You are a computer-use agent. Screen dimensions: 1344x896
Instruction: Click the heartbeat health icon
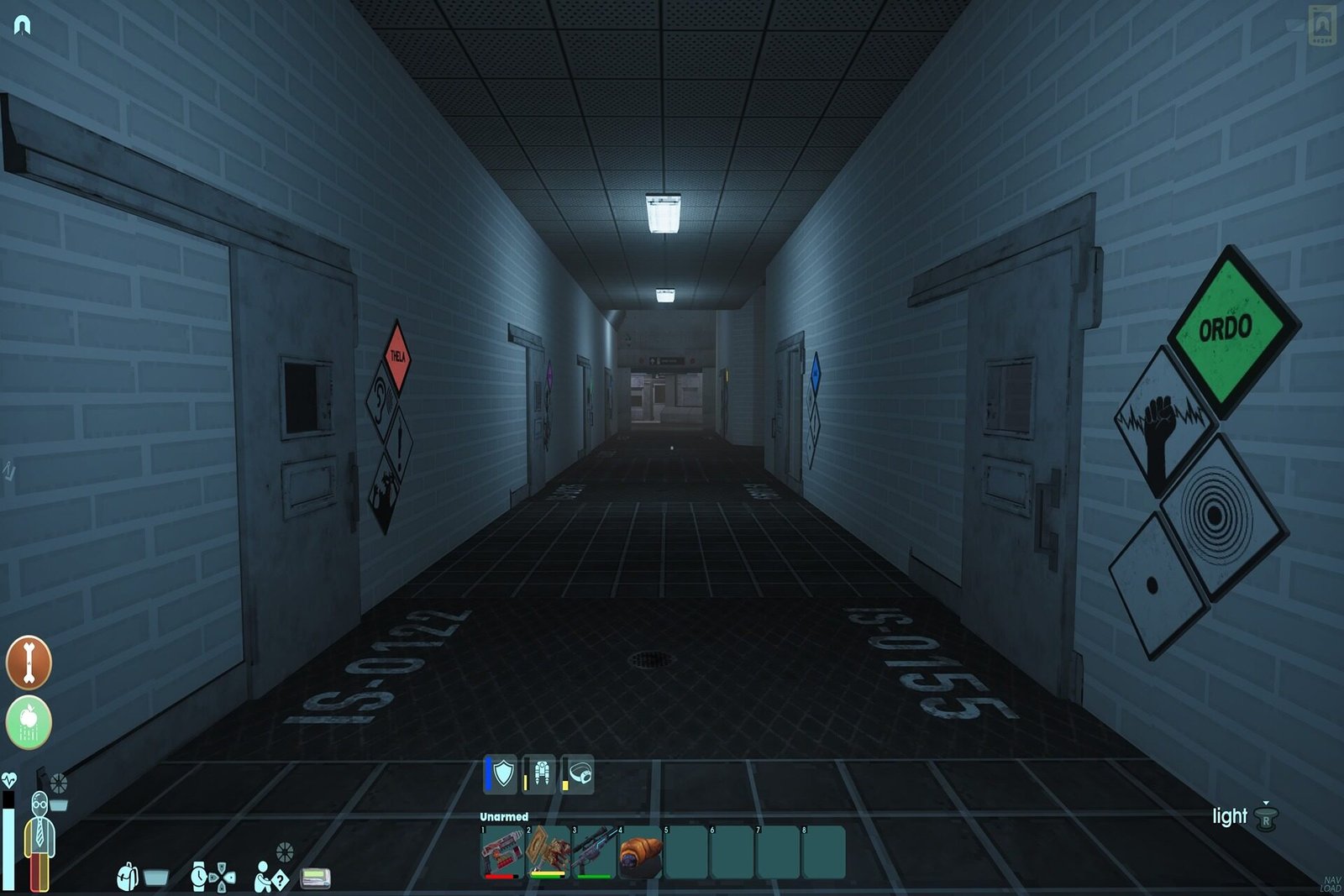pyautogui.click(x=9, y=780)
